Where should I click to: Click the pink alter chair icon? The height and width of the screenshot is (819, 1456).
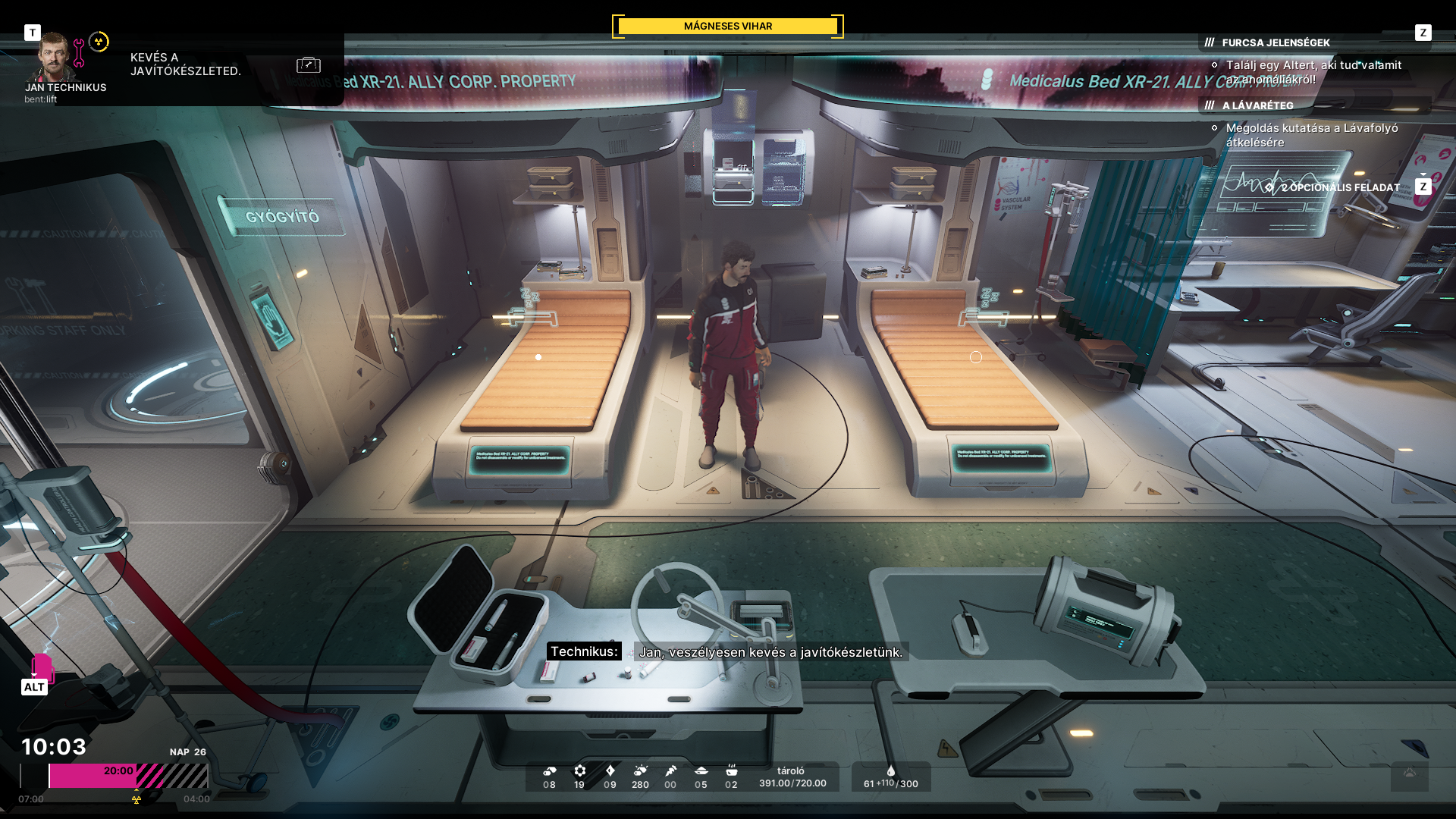coord(42,668)
